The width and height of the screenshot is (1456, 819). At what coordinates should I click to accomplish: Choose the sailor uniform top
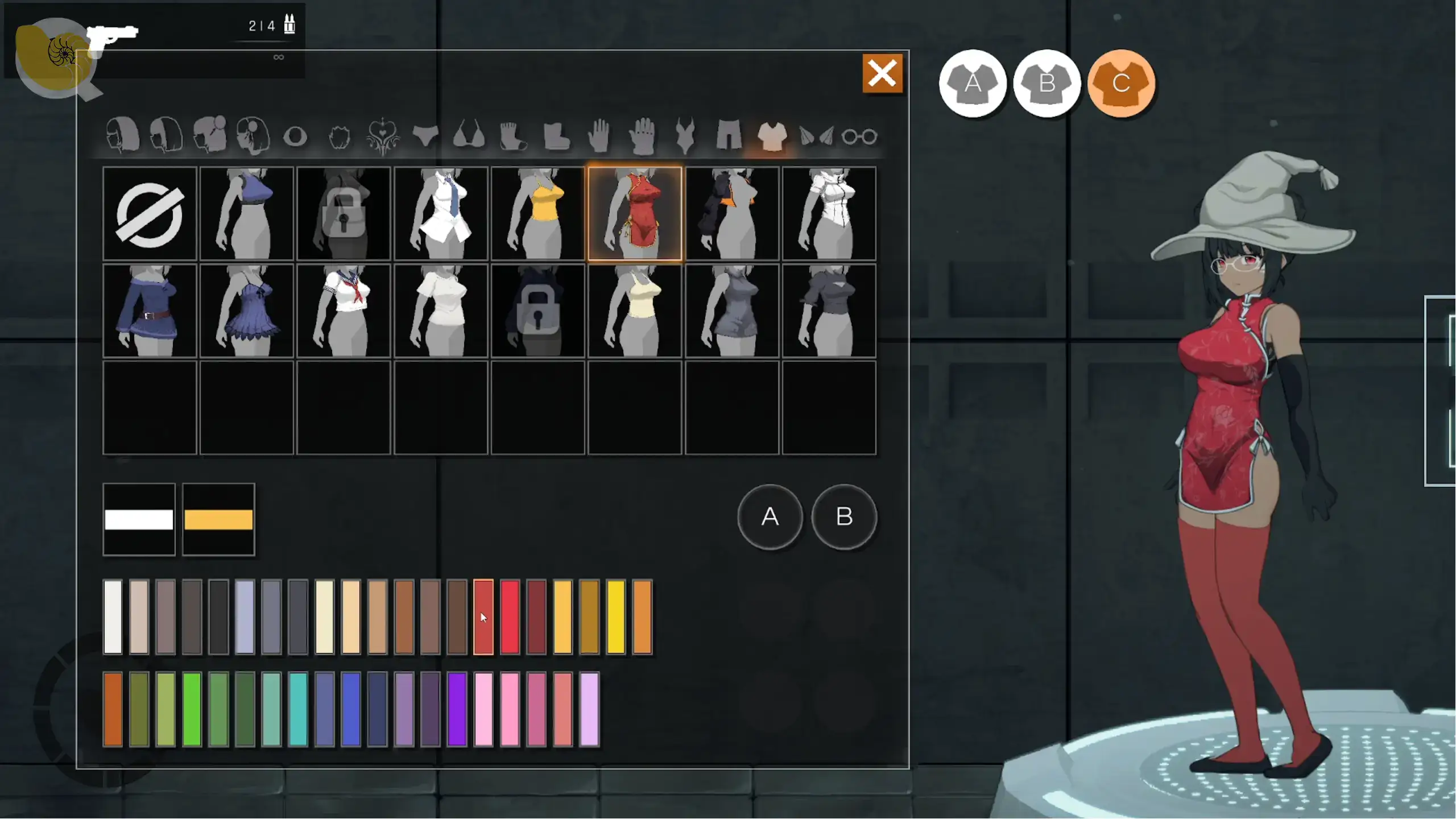344,311
